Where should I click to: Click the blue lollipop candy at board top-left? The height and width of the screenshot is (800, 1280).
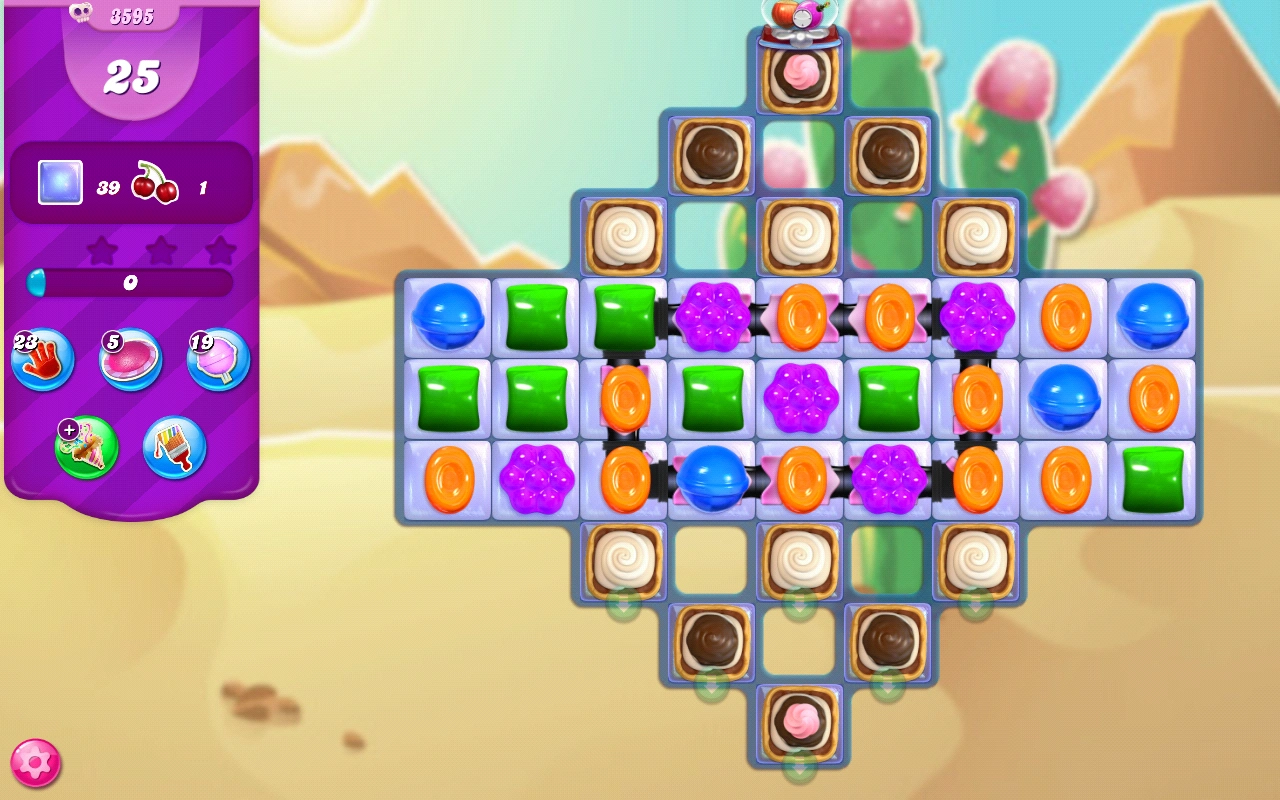449,320
